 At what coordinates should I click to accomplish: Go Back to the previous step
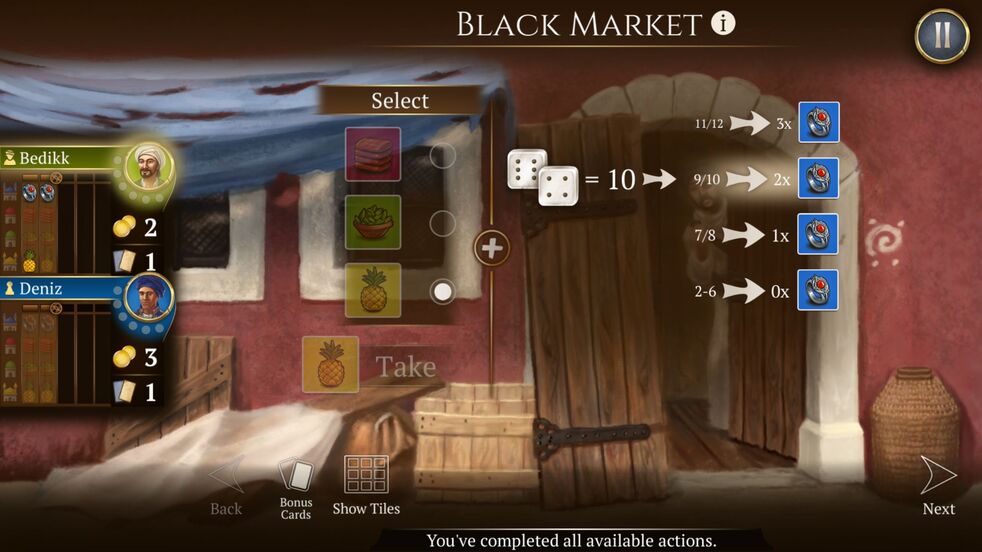pyautogui.click(x=226, y=487)
